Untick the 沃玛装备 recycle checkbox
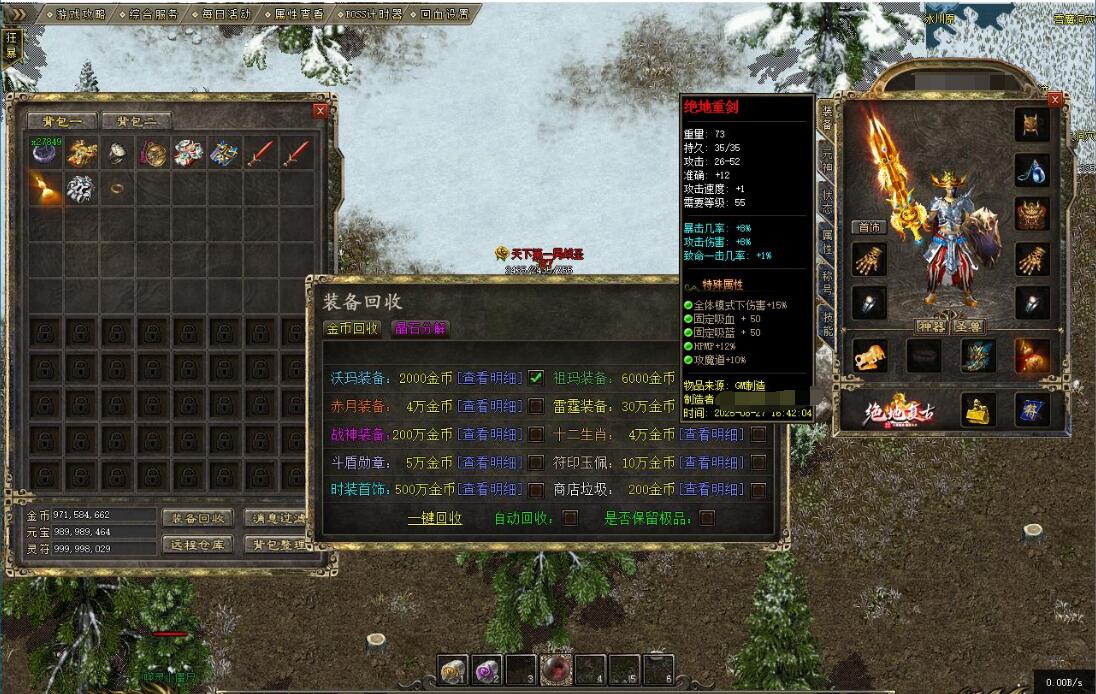The width and height of the screenshot is (1096, 694). 537,378
